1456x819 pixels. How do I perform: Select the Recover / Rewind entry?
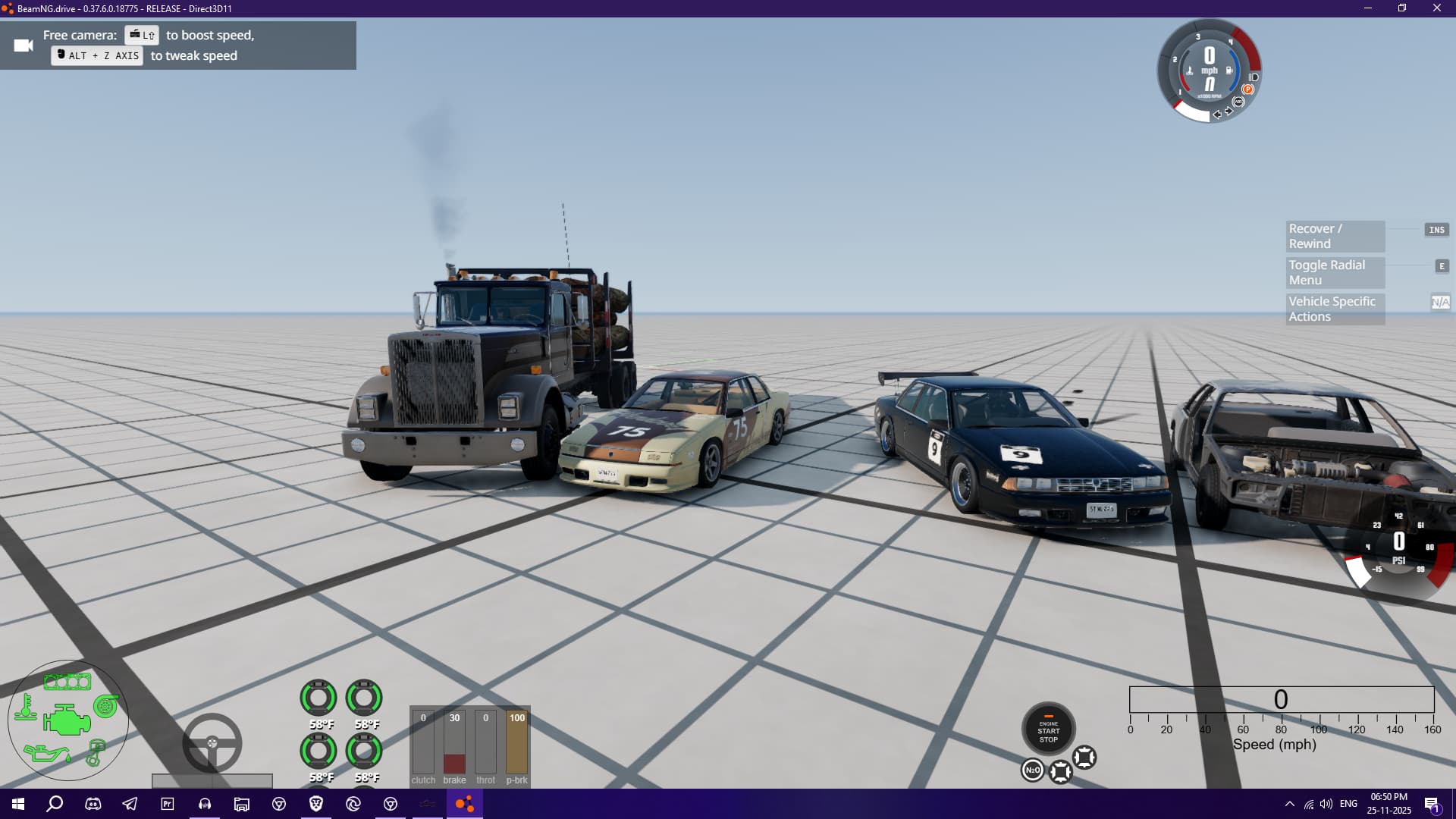click(x=1335, y=237)
